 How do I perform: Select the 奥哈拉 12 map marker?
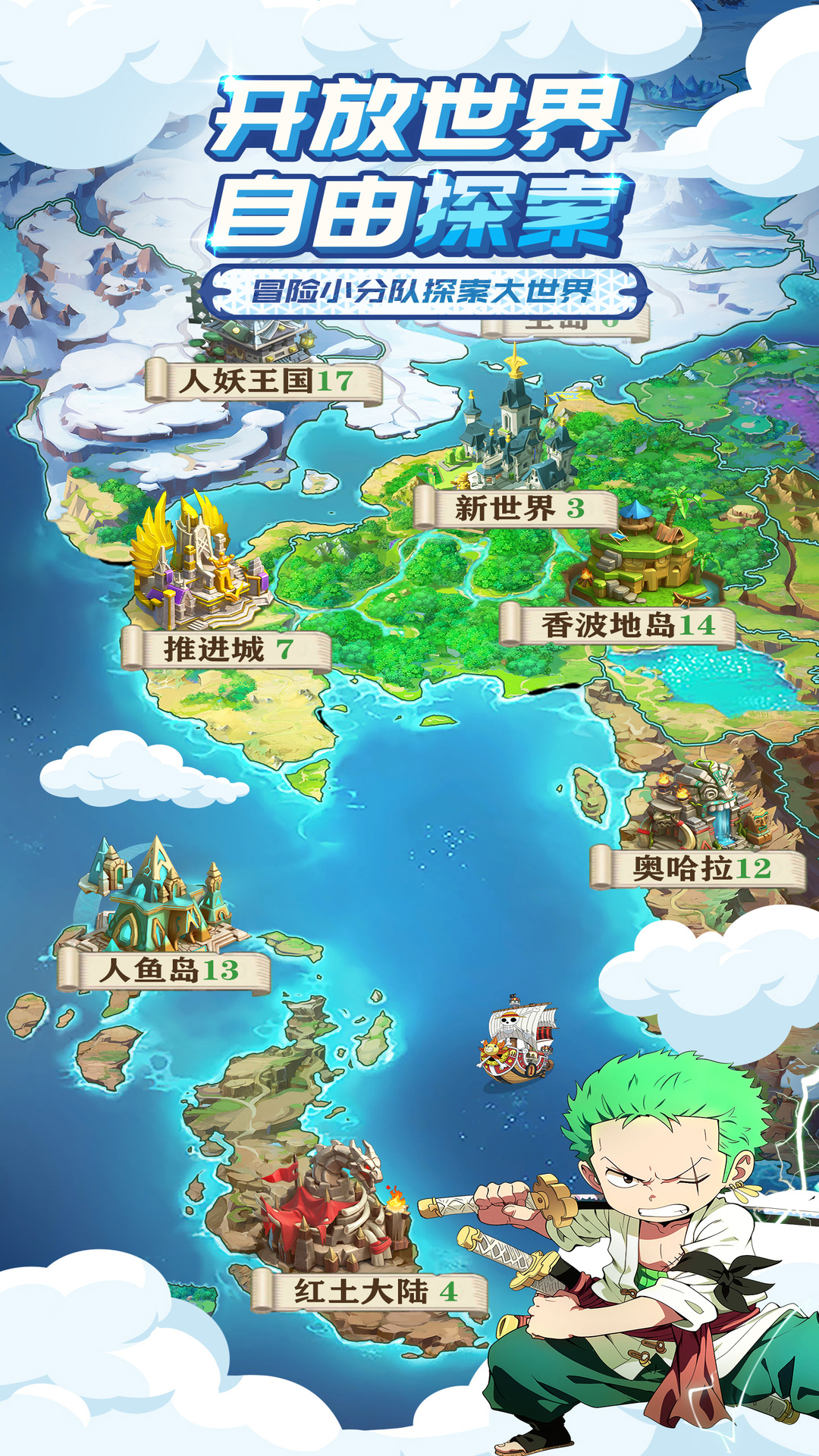pyautogui.click(x=699, y=868)
